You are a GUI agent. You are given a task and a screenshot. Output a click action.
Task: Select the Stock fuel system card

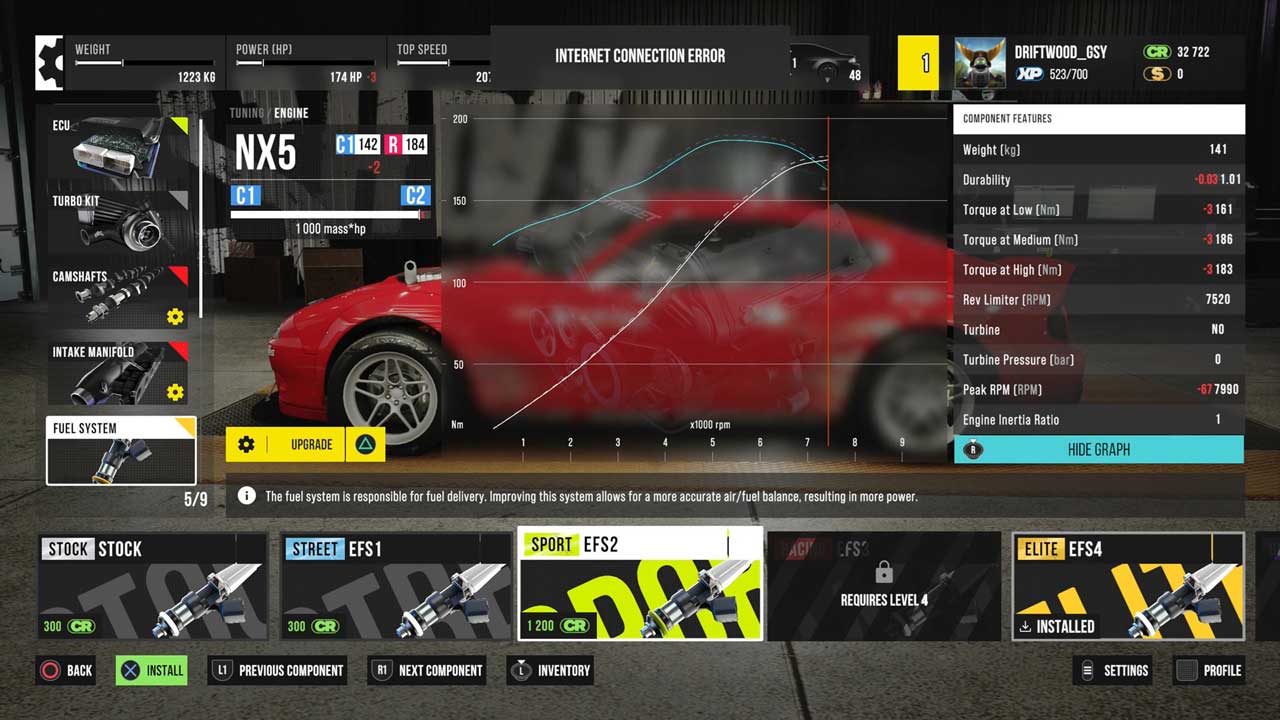click(152, 586)
